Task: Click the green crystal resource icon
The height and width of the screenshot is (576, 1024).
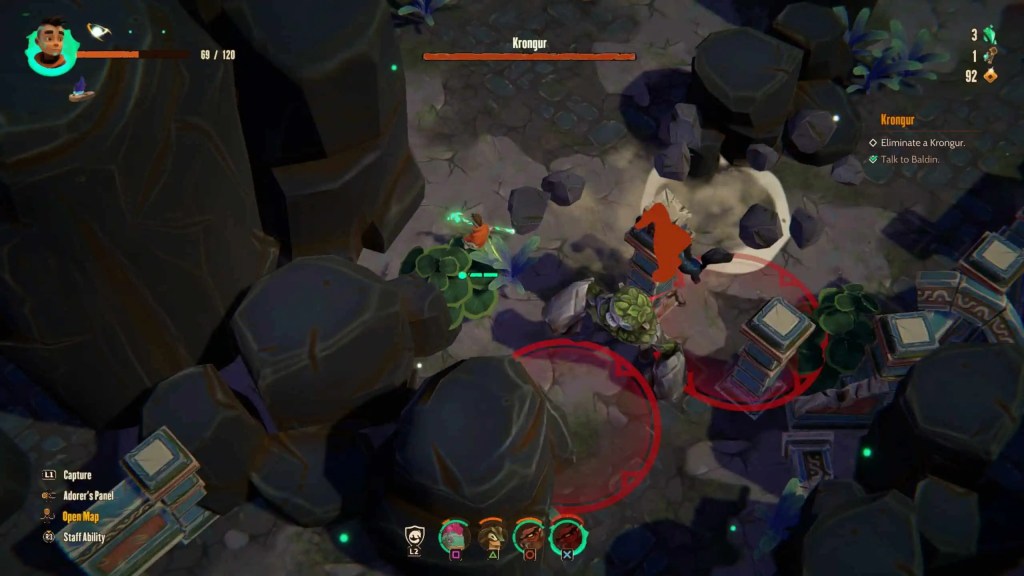Action: [991, 35]
